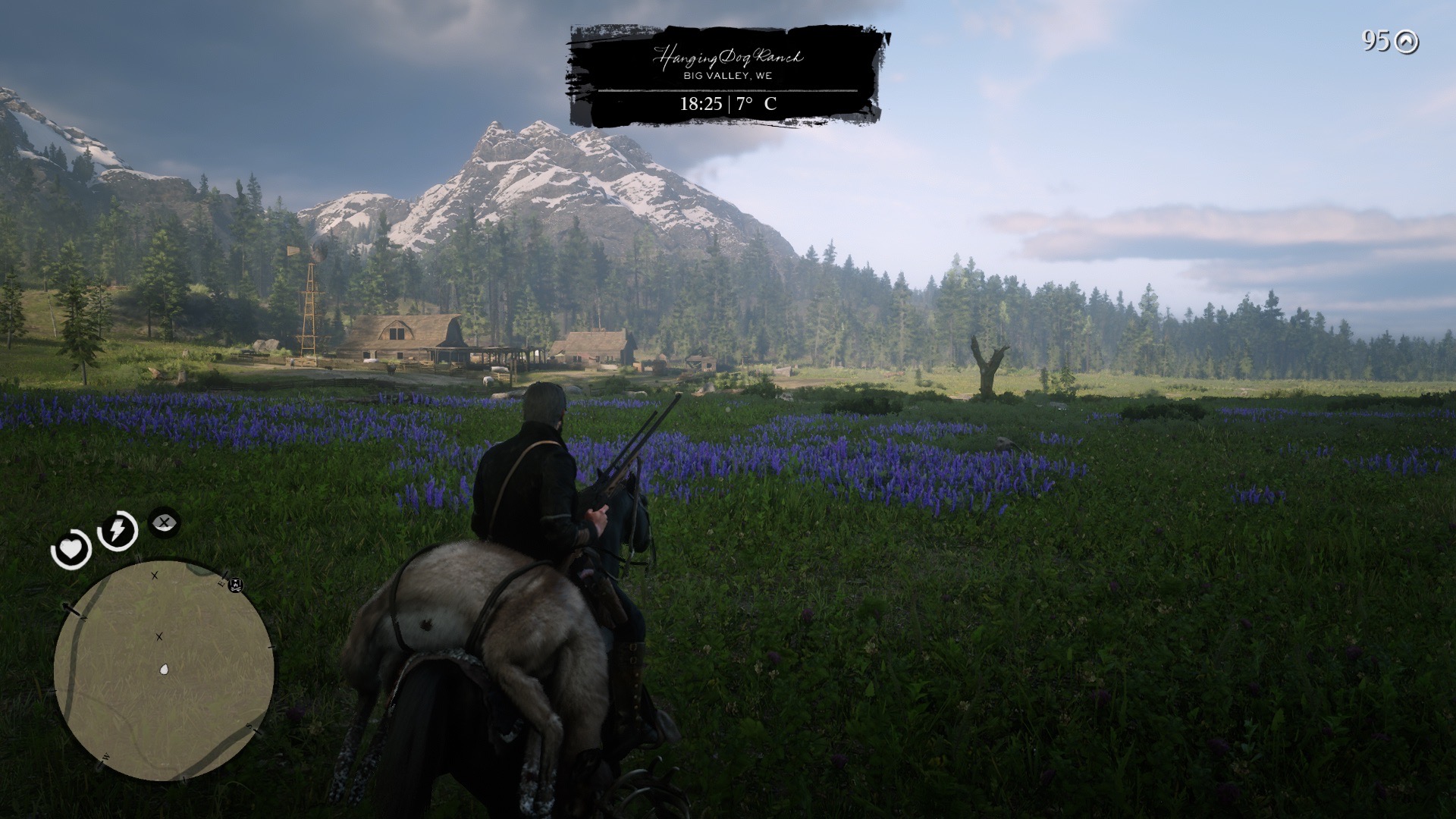Click the white player marker on minimap

pyautogui.click(x=164, y=670)
